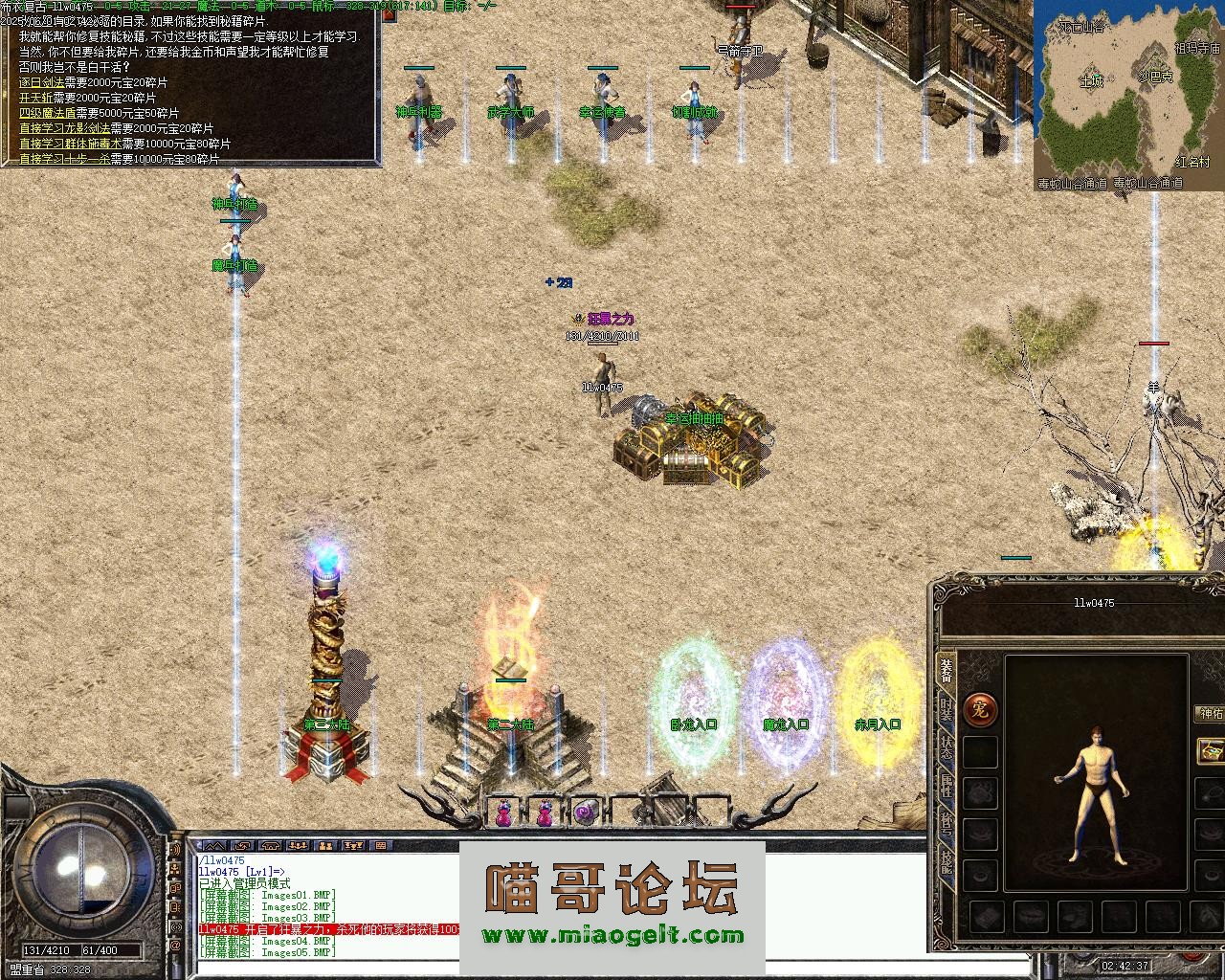The height and width of the screenshot is (980, 1225).
Task: Switch to the 称号 tab
Action: [946, 822]
